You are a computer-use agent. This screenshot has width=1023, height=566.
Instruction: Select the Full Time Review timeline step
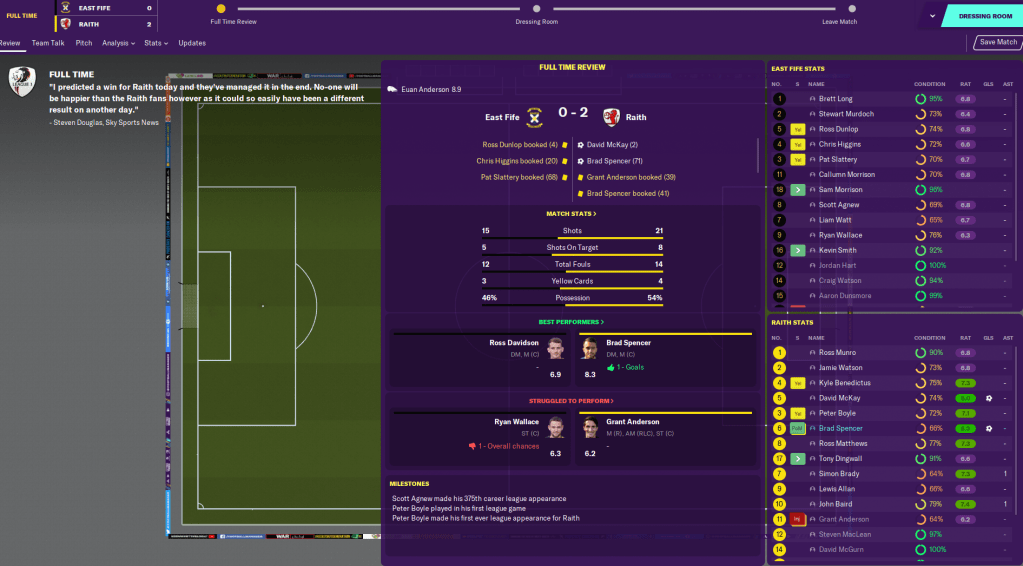click(x=221, y=9)
